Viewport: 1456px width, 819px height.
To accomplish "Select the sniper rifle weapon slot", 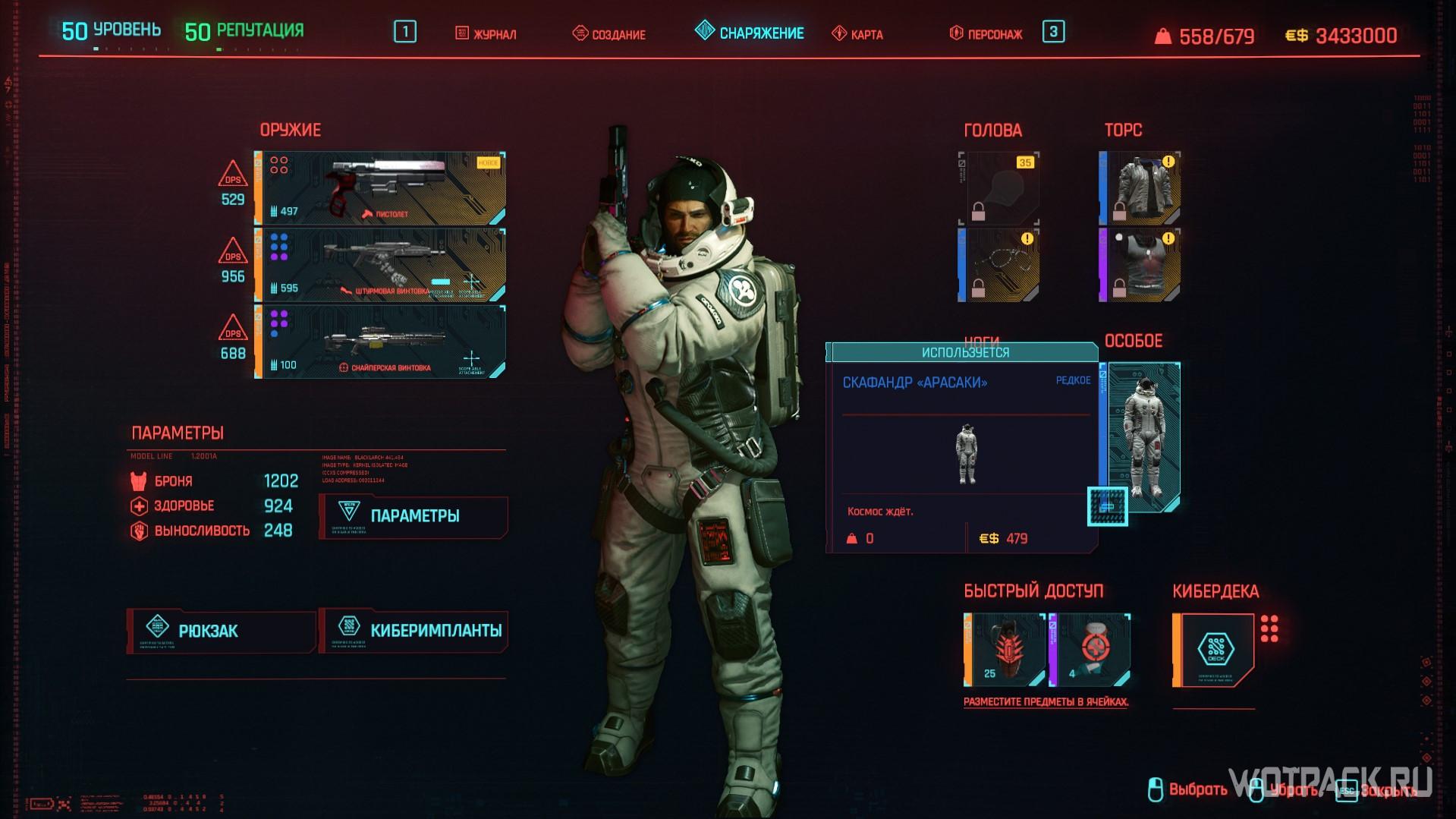I will click(x=380, y=342).
